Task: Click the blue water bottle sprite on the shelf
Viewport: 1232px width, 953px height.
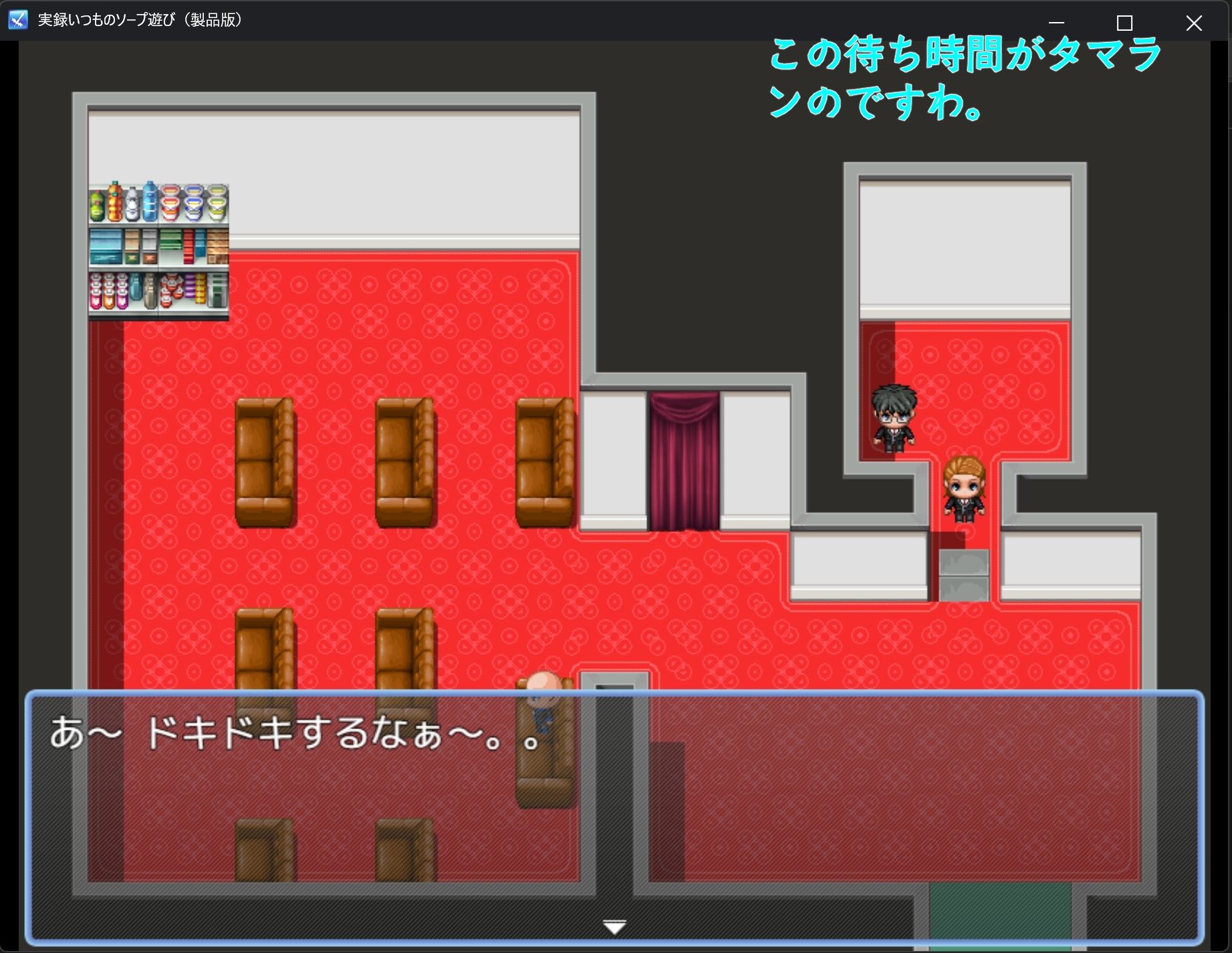Action: 150,202
